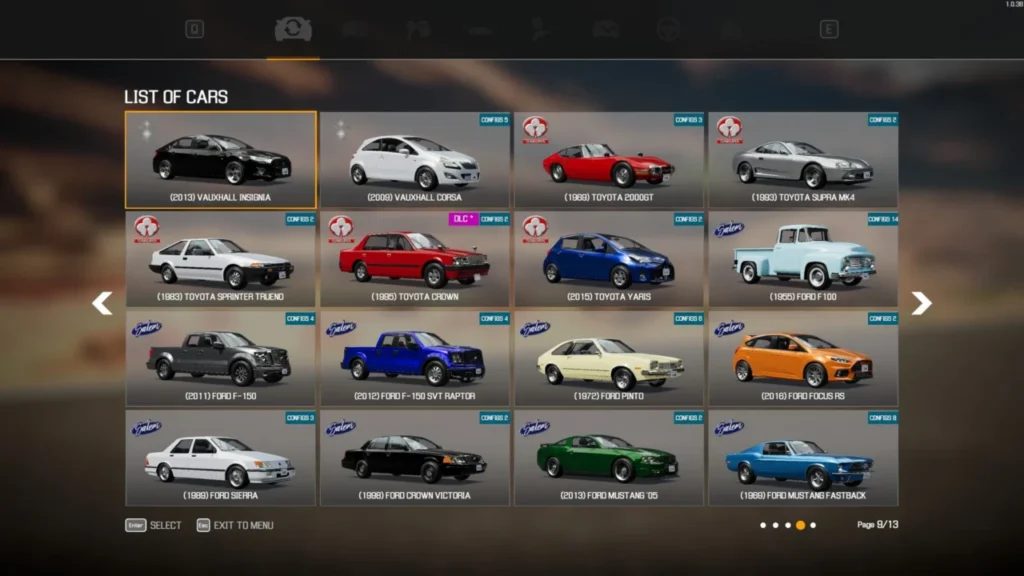Choose the 1972 Ford Pinto
Screen dimensions: 1024x576
point(609,358)
